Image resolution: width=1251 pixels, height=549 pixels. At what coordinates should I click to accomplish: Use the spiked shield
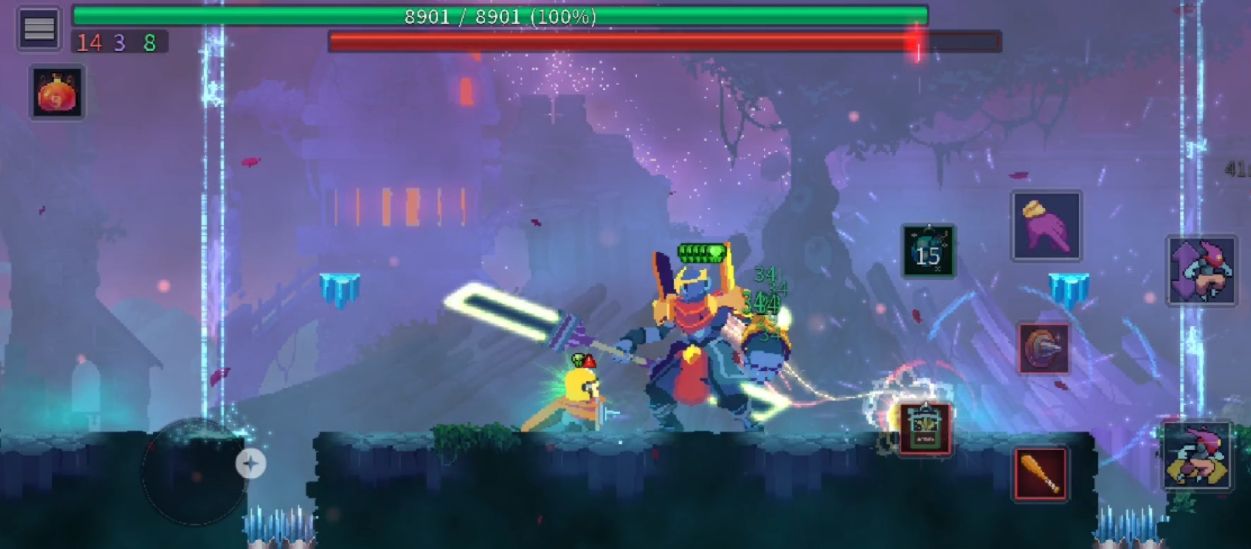point(1044,349)
